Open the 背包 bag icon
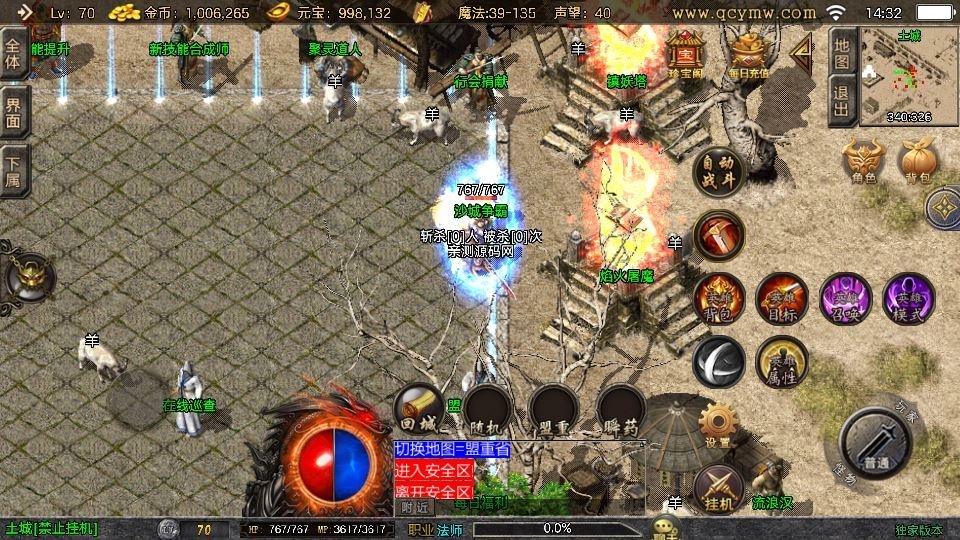 (x=918, y=161)
